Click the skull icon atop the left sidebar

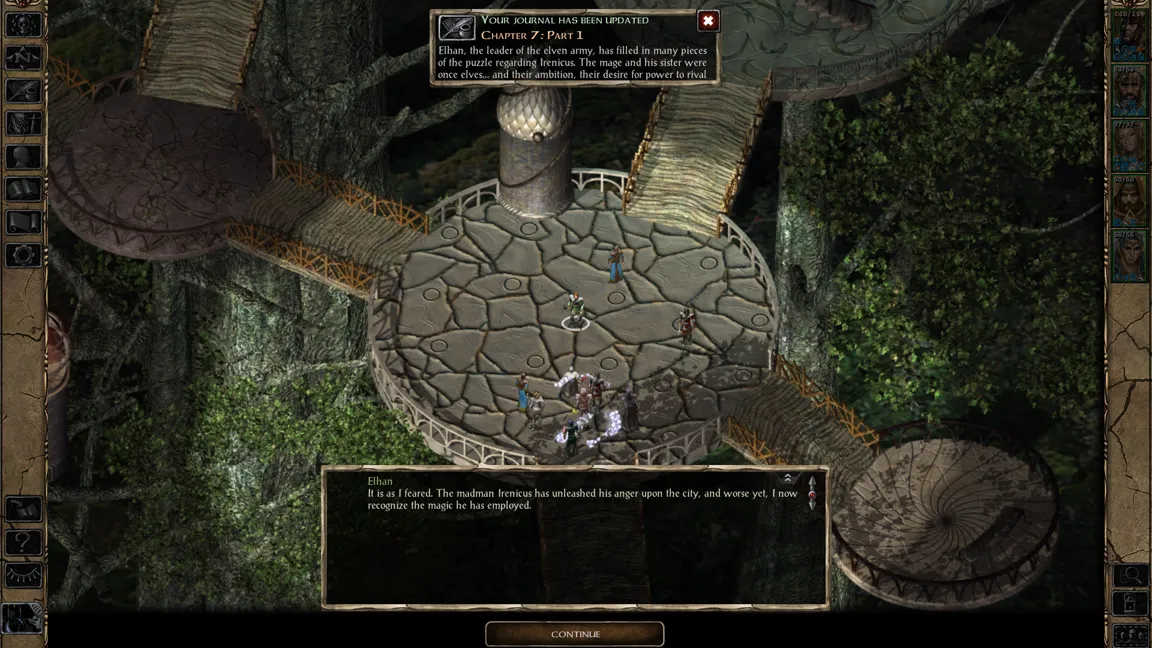tap(23, 25)
